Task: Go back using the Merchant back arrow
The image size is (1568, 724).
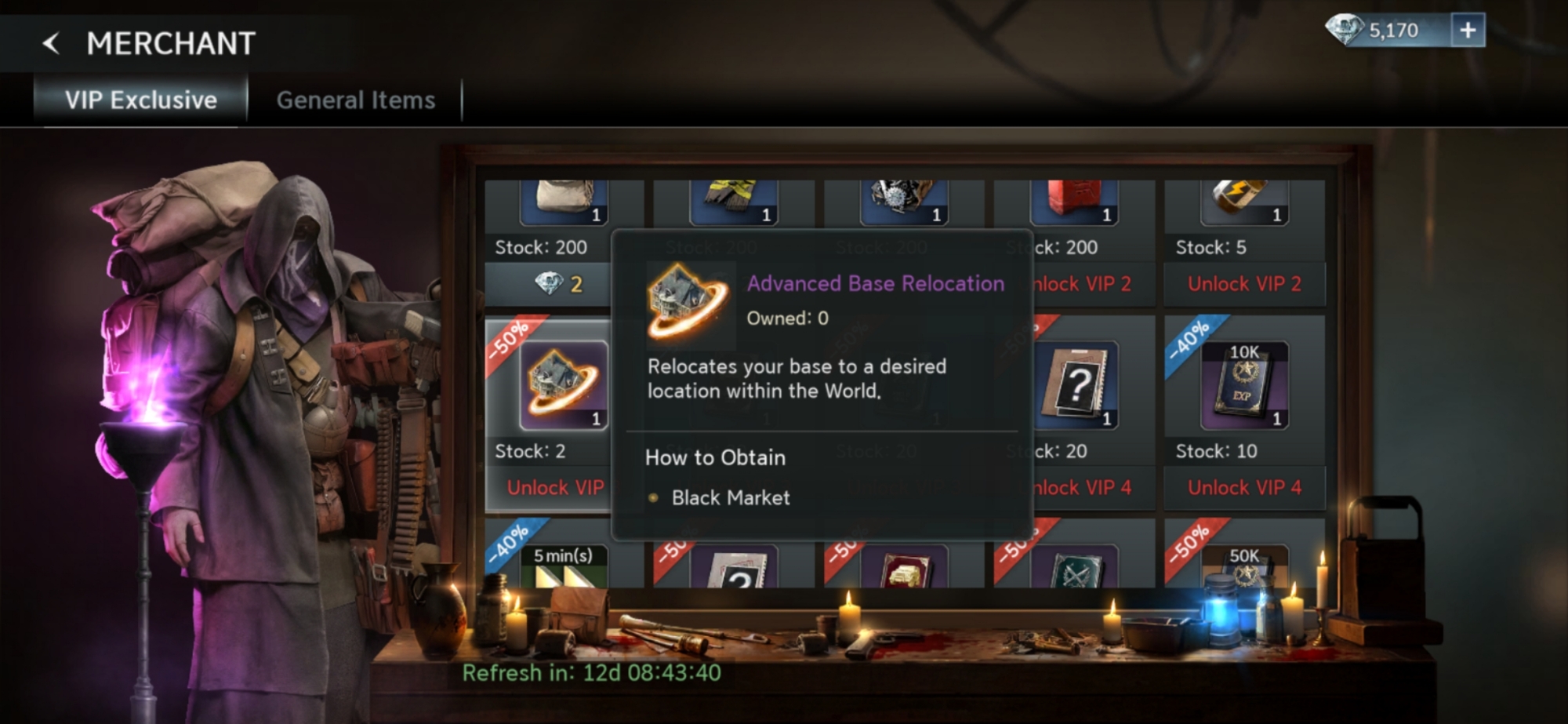Action: click(x=52, y=43)
